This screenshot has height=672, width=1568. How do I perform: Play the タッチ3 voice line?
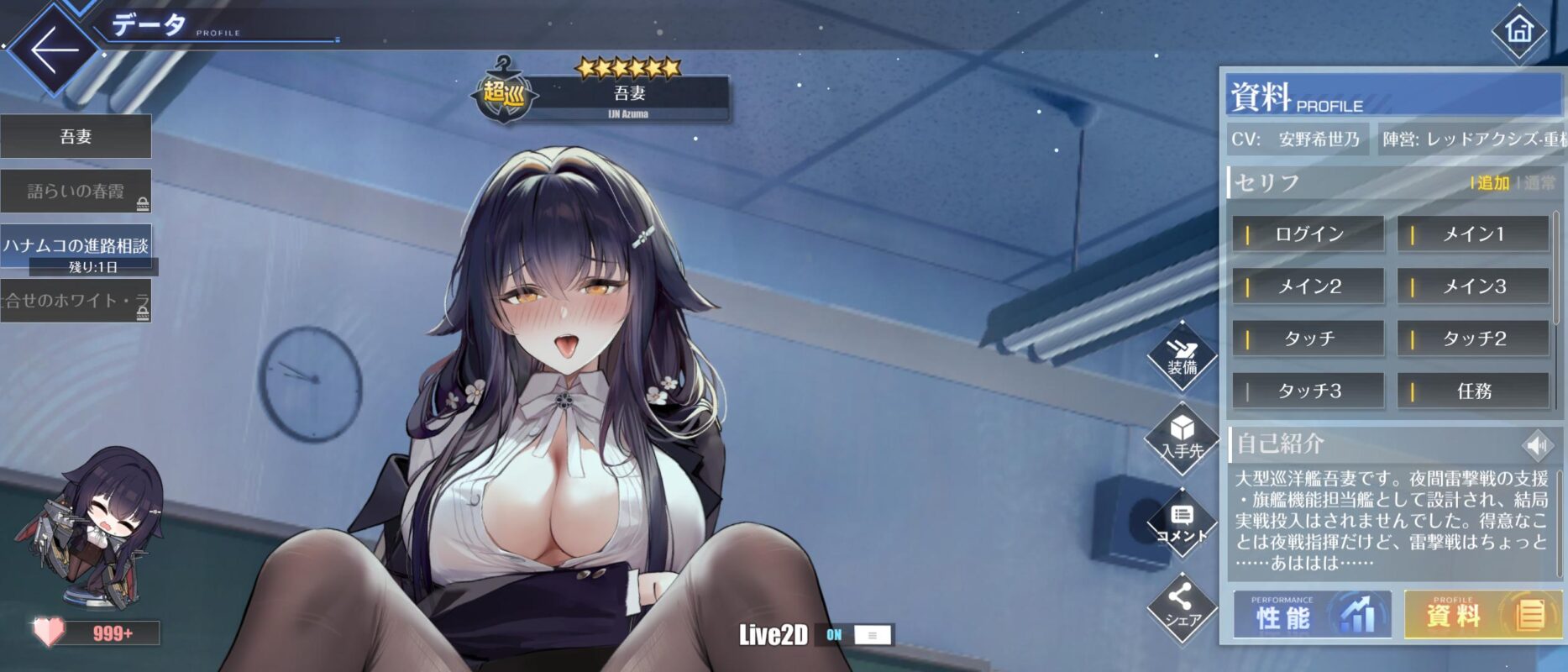[1308, 391]
